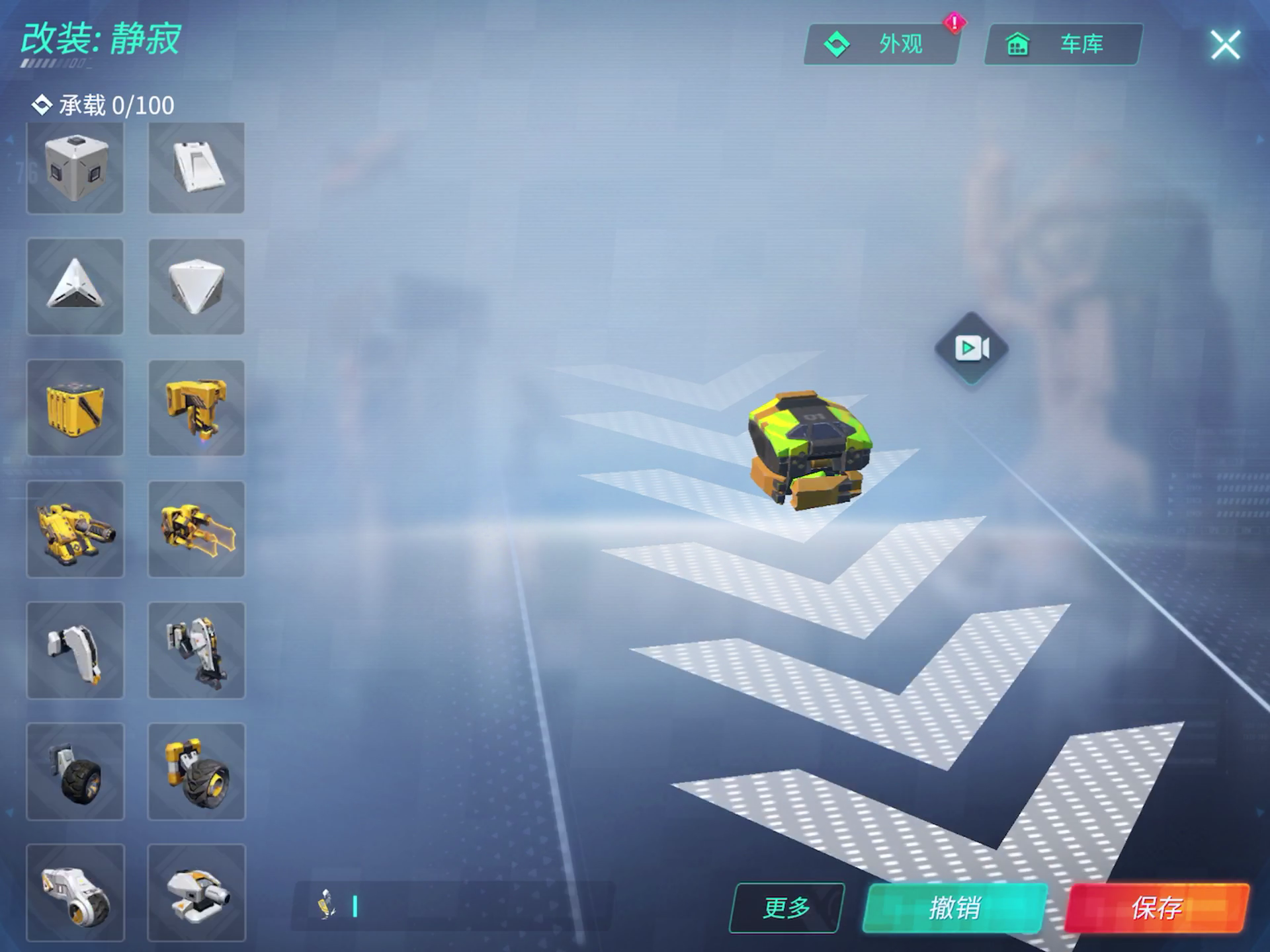Pick the white triangular pyramid block

(x=75, y=287)
